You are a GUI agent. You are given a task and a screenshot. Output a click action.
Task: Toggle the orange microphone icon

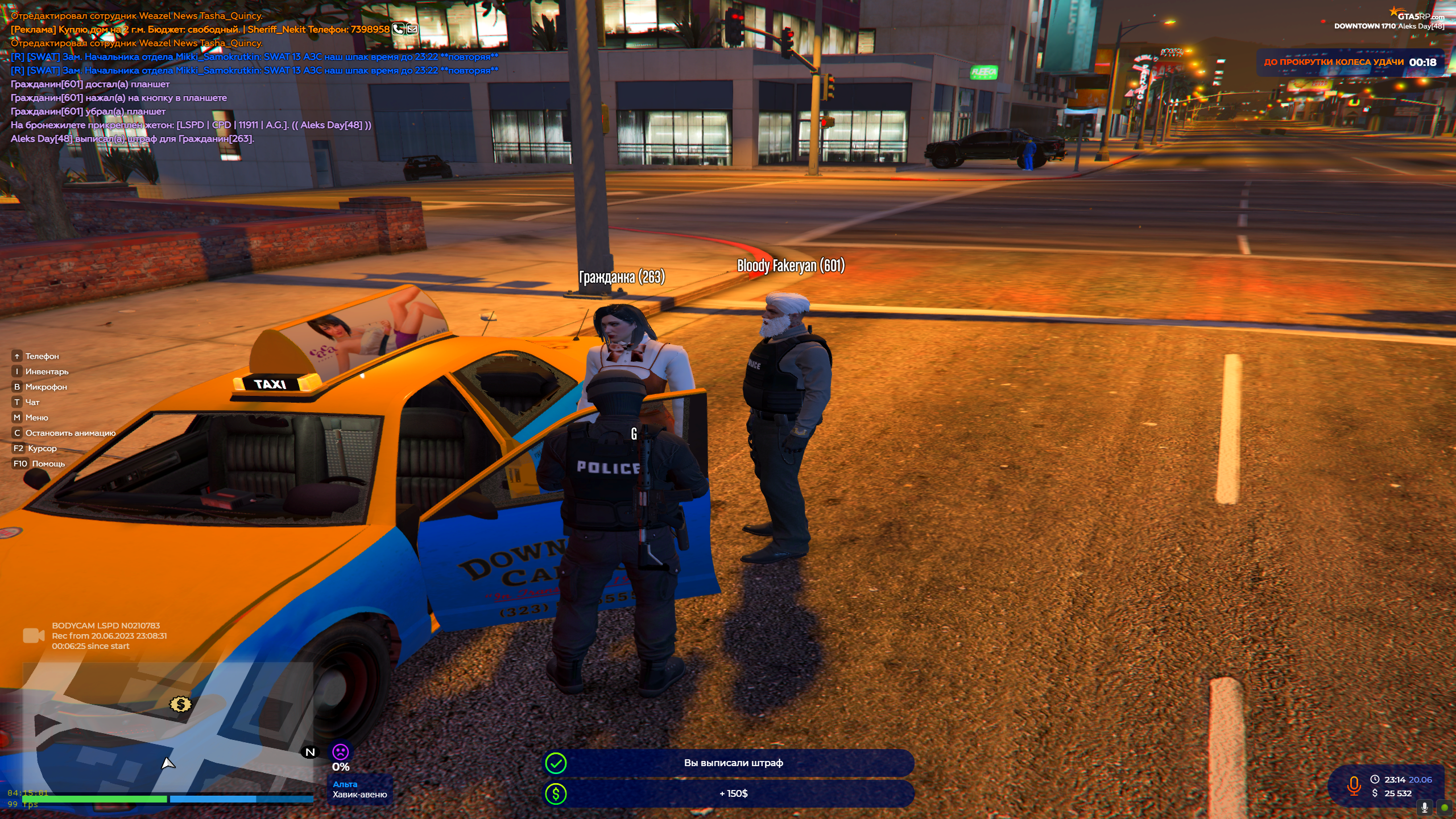tap(1354, 787)
